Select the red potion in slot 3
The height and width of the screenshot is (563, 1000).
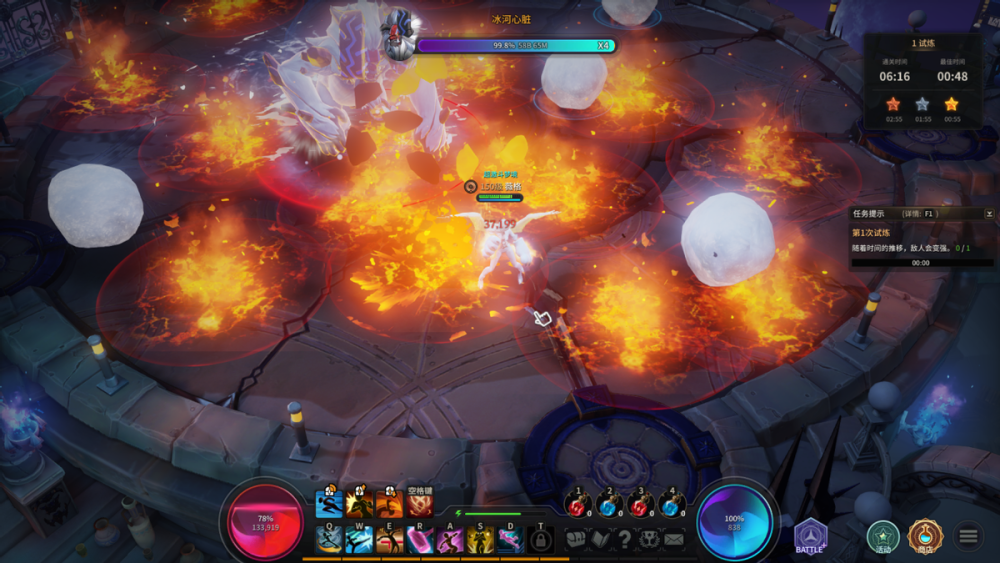tap(640, 505)
